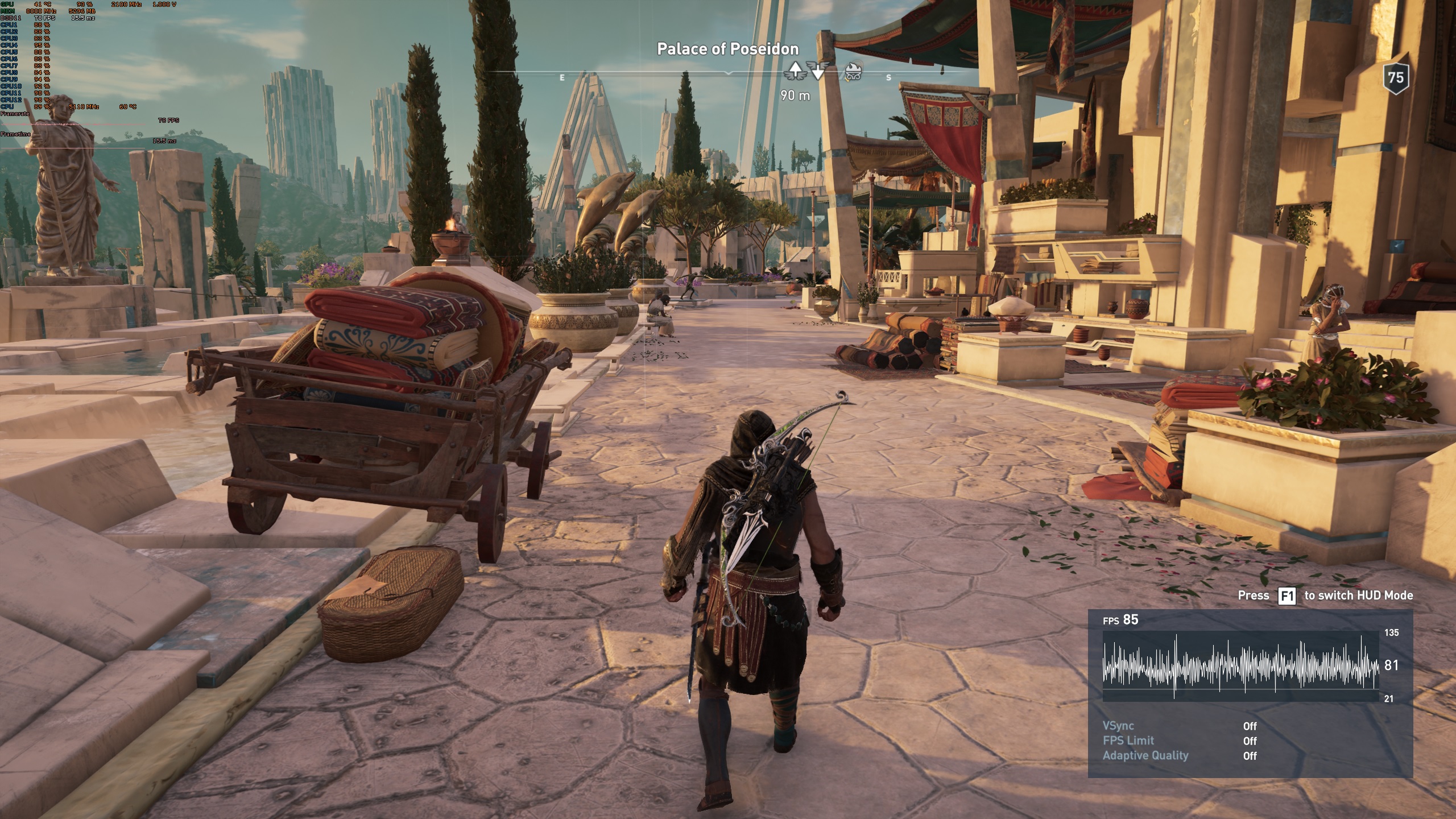Toggle the Adaptive Quality setting row
The image size is (1456, 819).
pyautogui.click(x=1180, y=755)
